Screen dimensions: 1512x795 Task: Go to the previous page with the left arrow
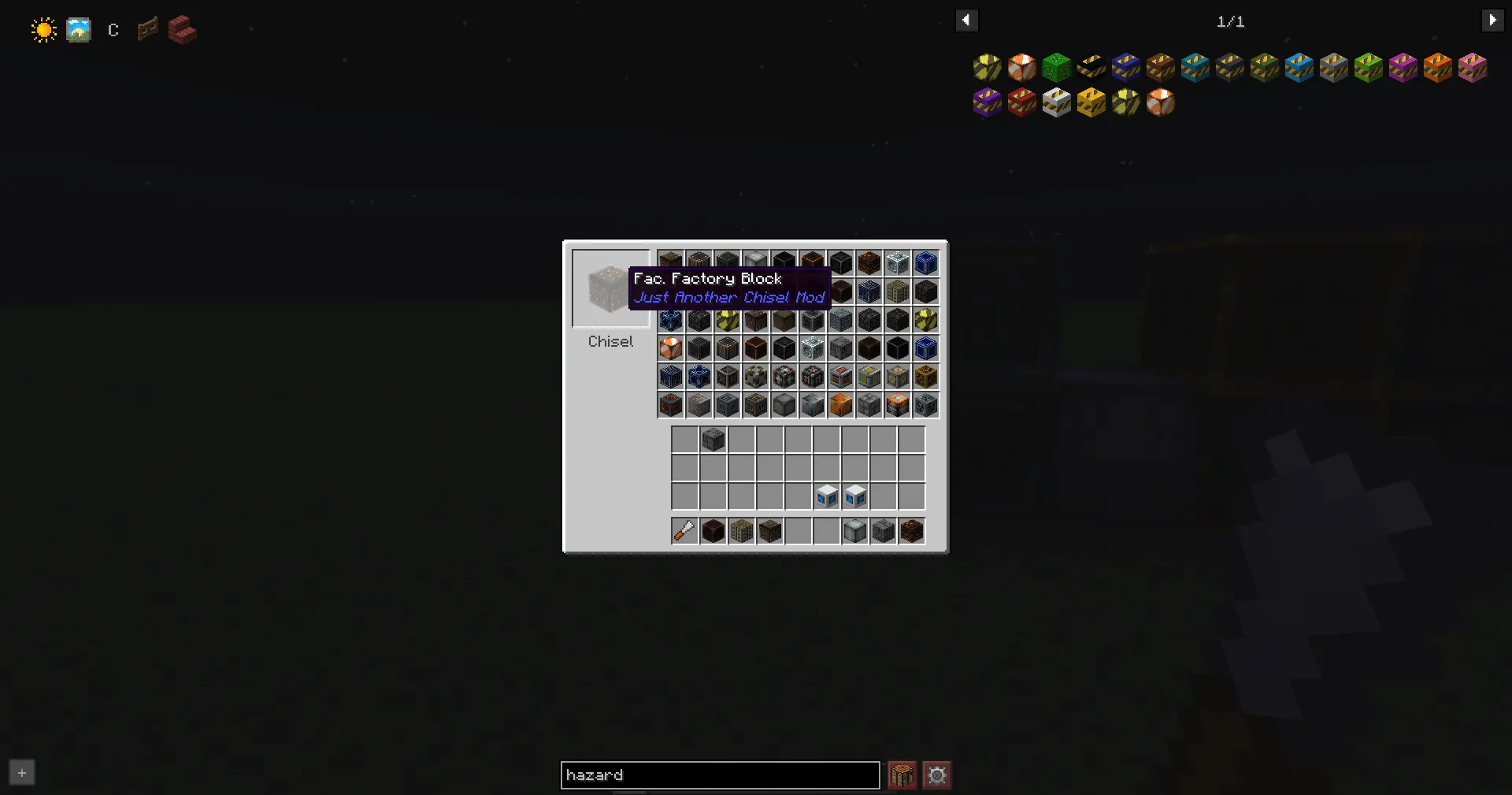pos(966,20)
